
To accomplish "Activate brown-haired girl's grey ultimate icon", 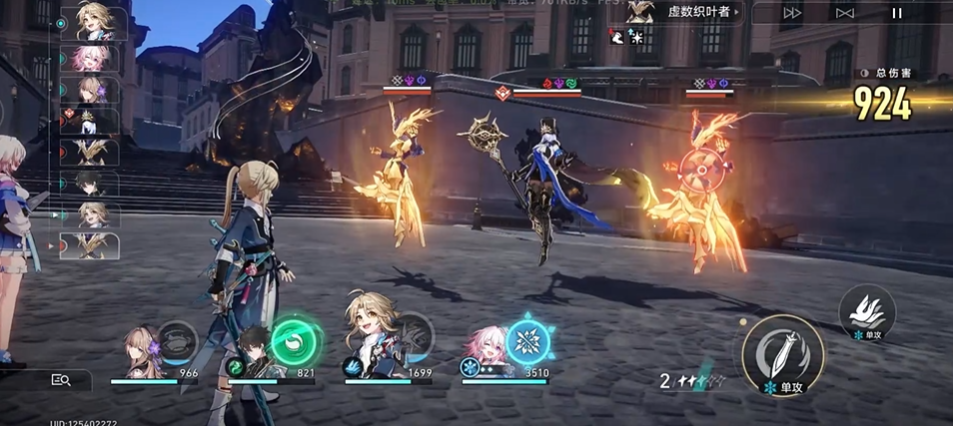I will (179, 338).
